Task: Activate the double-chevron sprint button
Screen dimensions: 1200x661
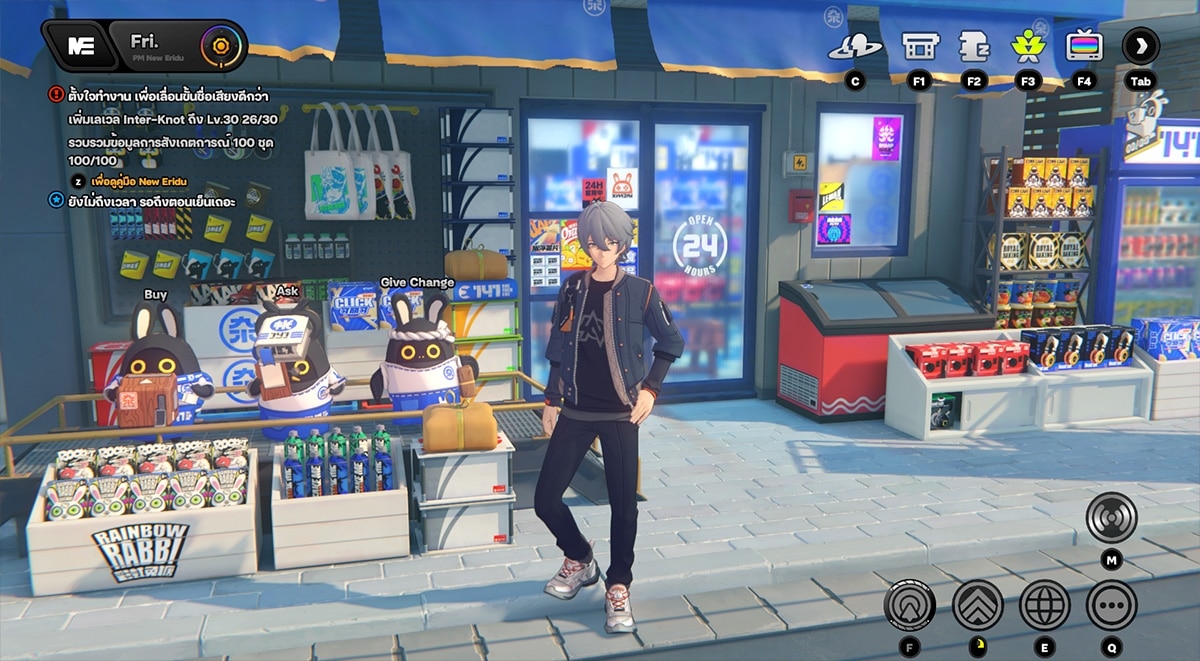Action: click(x=977, y=605)
